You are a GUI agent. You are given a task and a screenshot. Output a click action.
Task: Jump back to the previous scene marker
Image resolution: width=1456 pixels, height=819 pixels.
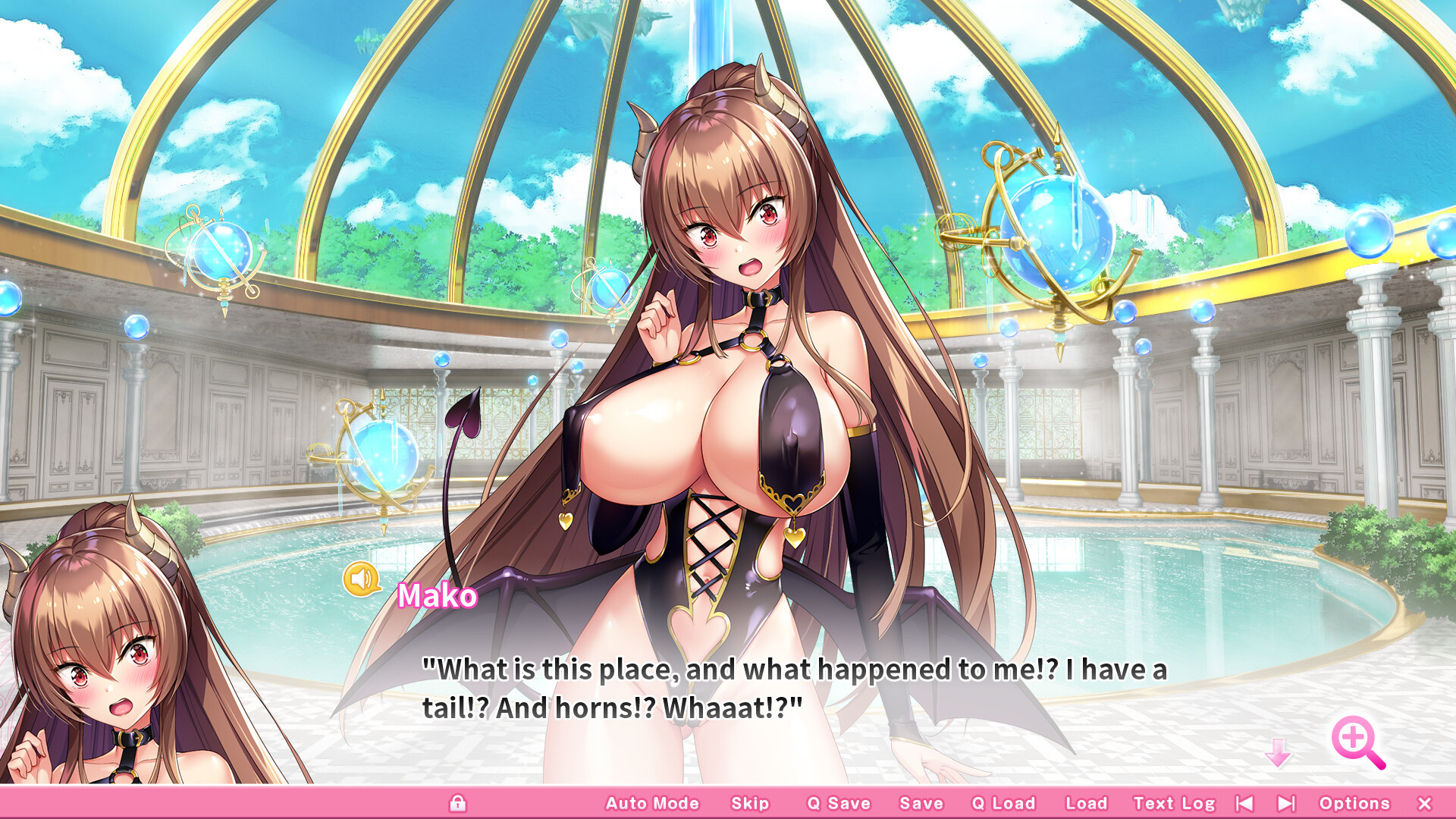[1243, 802]
